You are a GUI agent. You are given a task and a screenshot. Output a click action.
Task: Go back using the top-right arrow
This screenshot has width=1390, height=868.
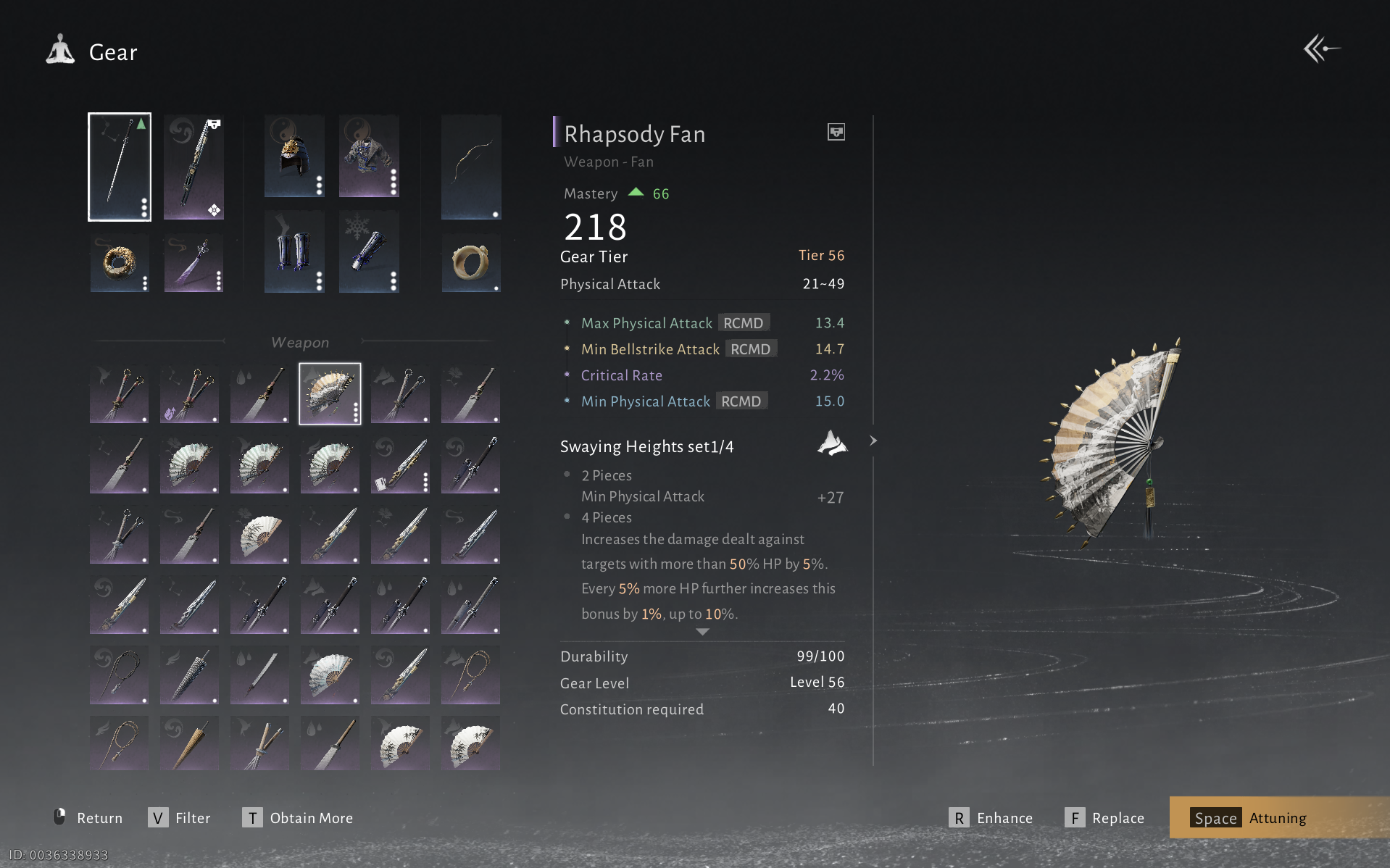pyautogui.click(x=1321, y=49)
